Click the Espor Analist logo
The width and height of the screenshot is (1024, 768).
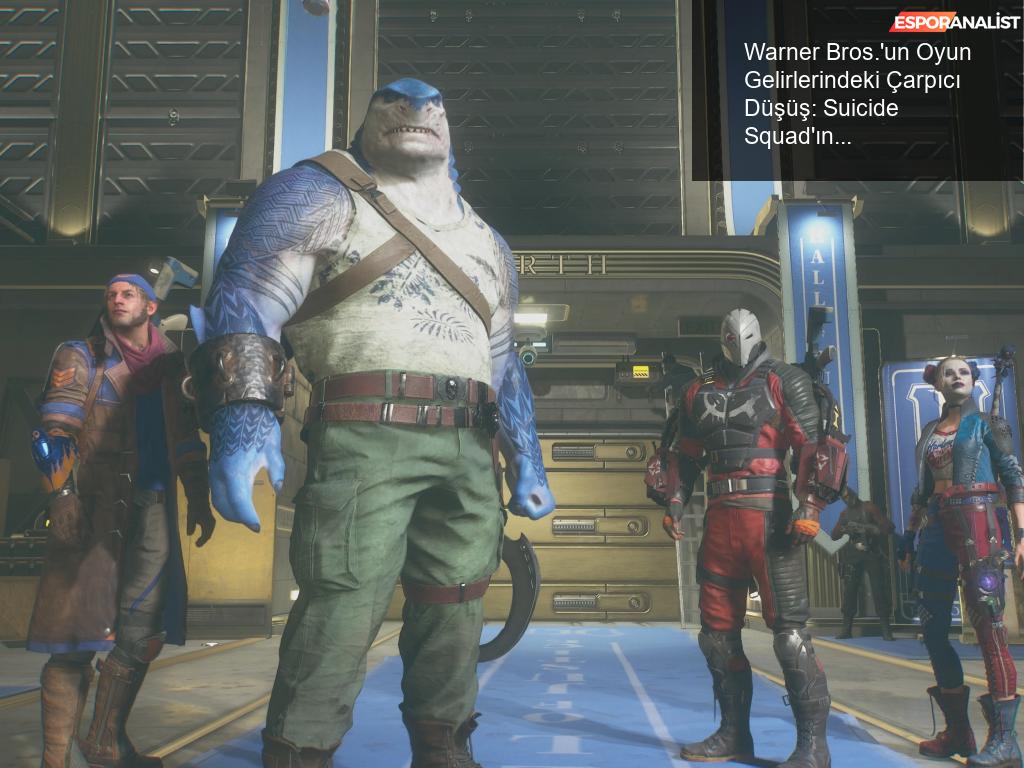point(955,21)
